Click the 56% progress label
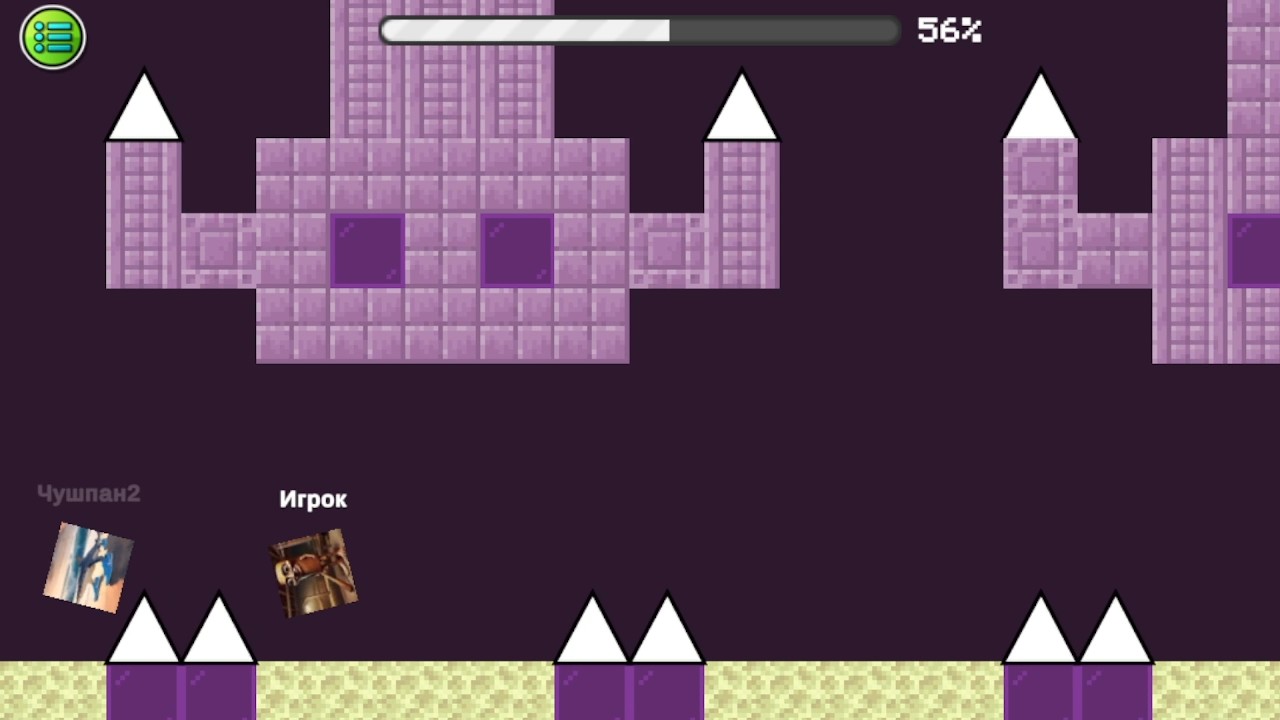 947,30
